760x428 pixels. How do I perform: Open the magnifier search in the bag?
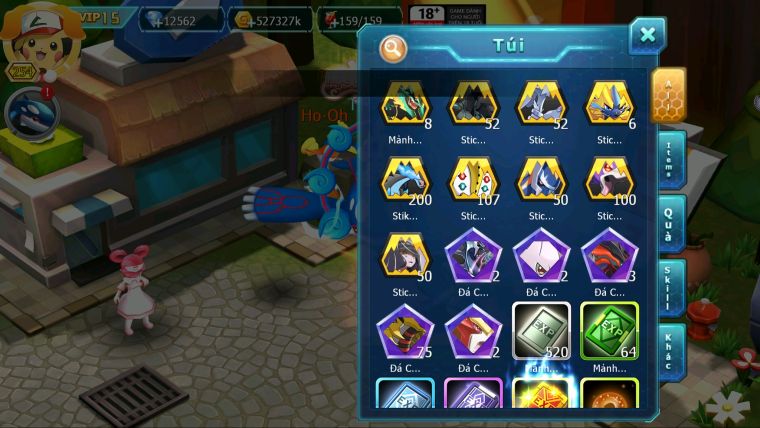coord(393,47)
